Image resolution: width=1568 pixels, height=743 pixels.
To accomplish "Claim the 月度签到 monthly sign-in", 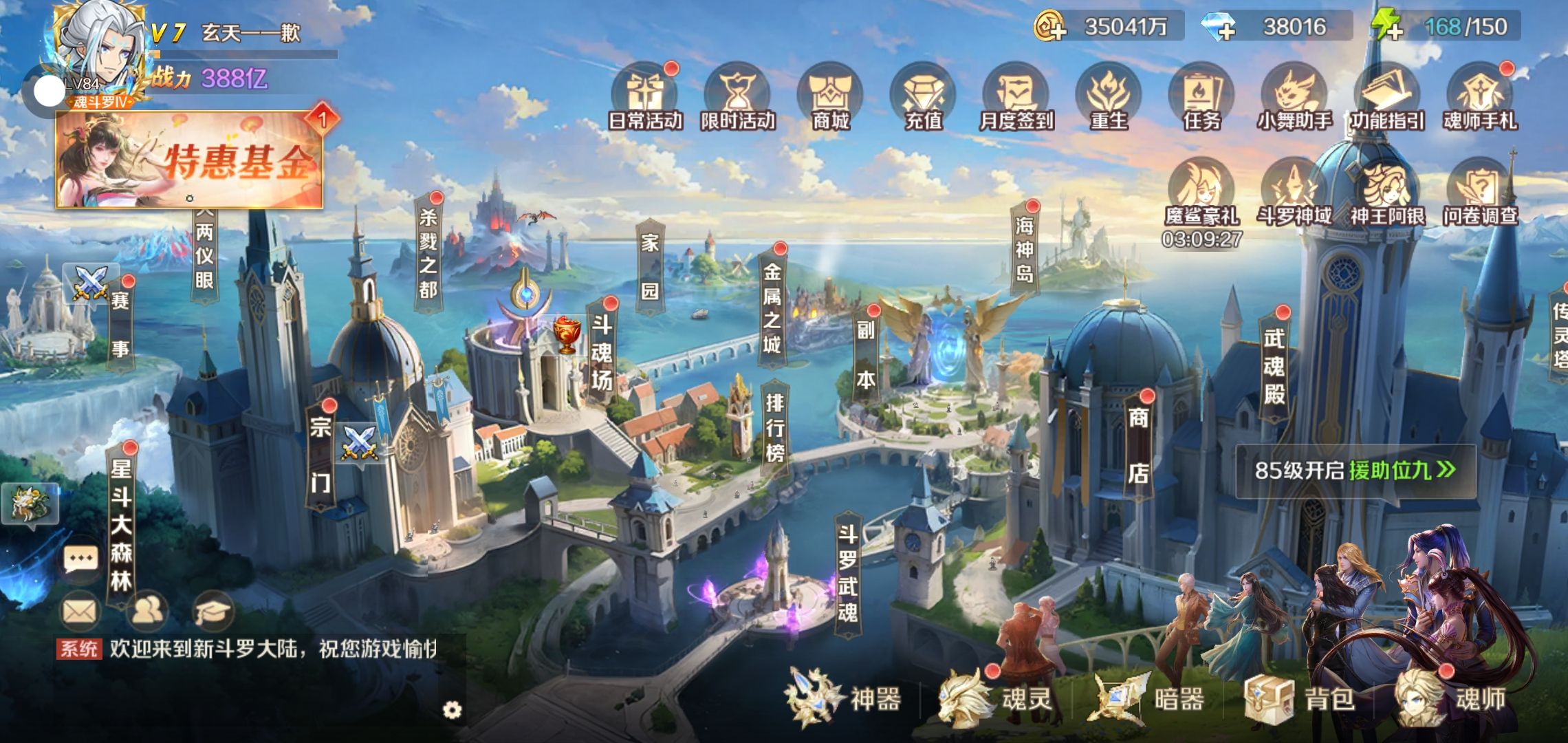I will [1016, 98].
